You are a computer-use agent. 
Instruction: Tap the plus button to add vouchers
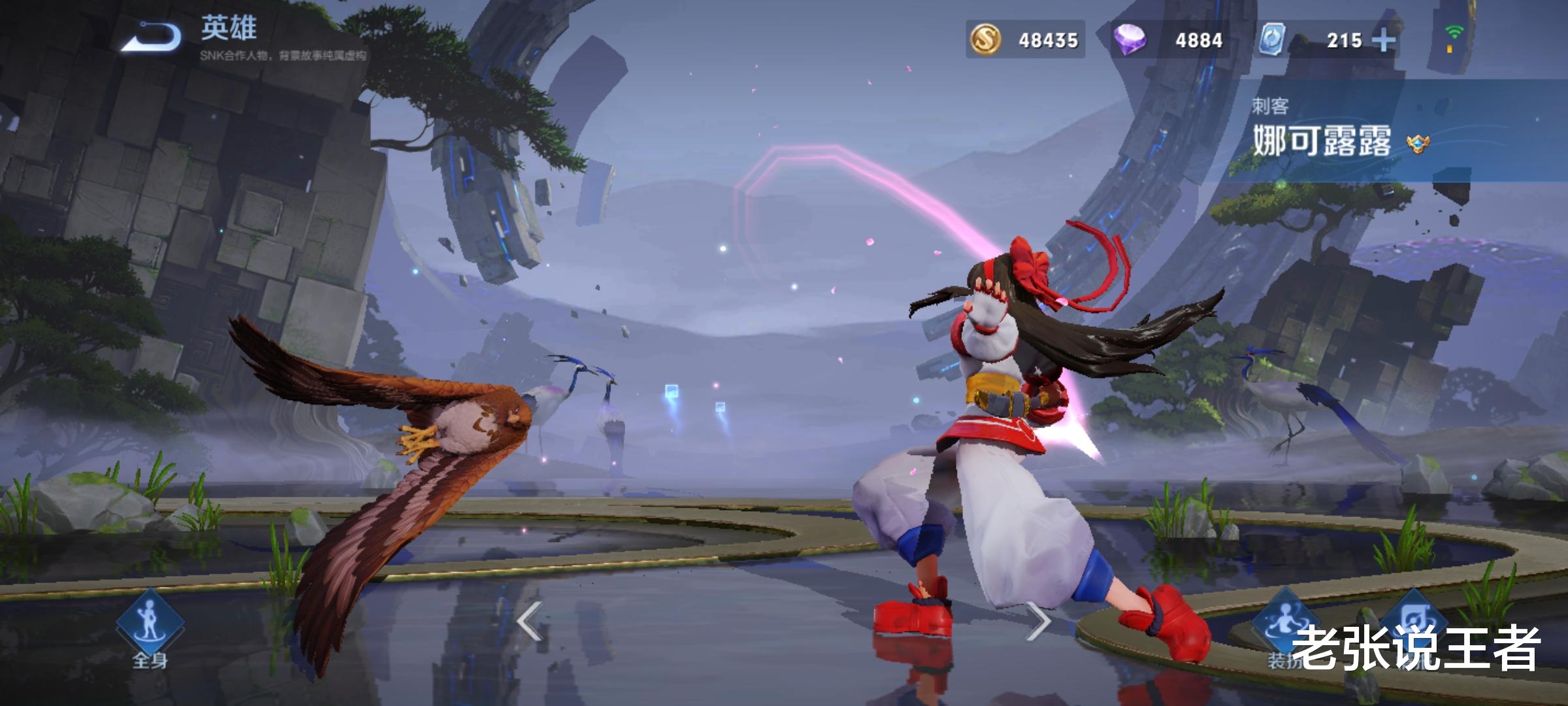point(1383,41)
